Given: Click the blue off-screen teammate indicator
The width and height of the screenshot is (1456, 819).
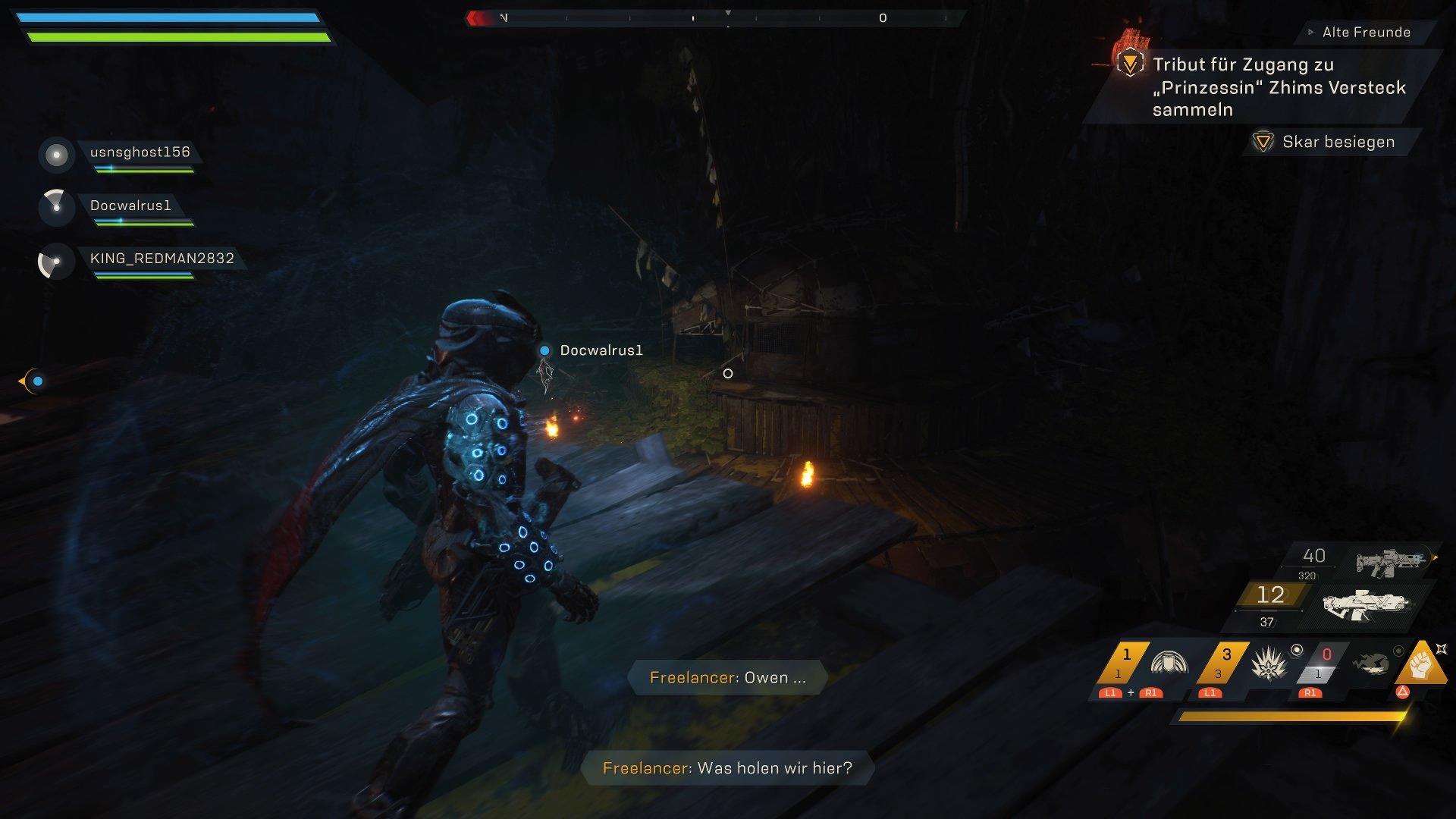Looking at the screenshot, I should point(36,381).
